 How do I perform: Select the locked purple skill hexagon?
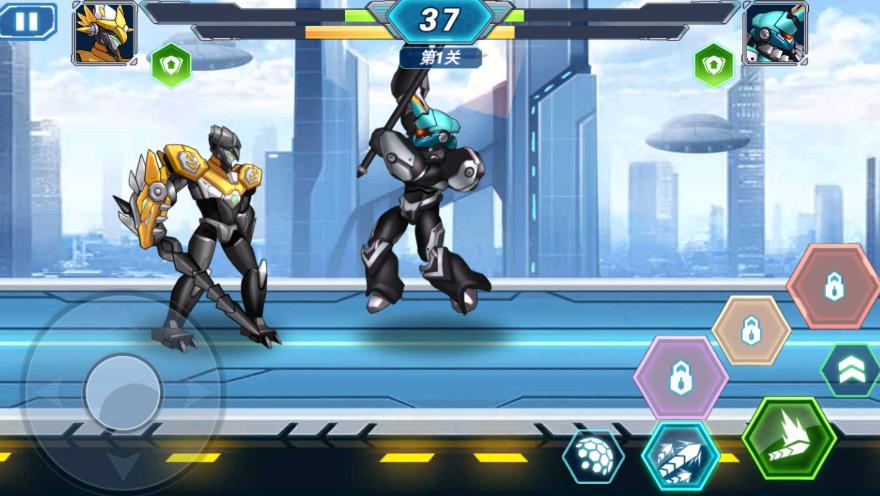coord(681,378)
